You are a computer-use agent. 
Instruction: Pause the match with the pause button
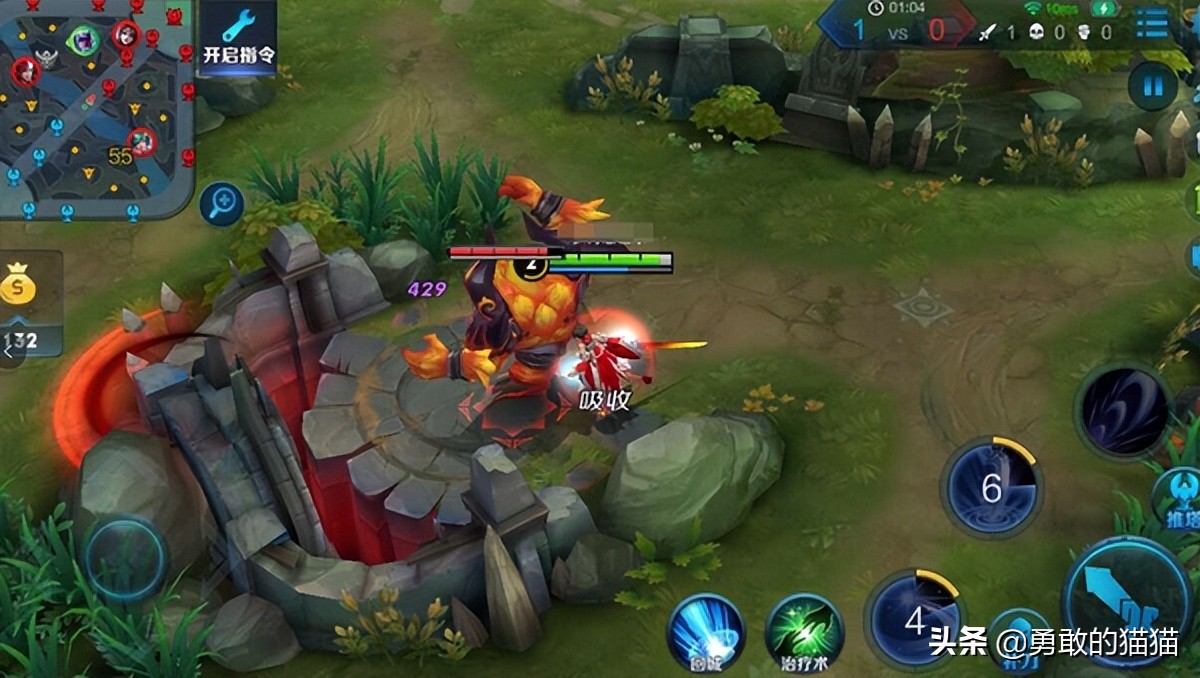[x=1152, y=86]
